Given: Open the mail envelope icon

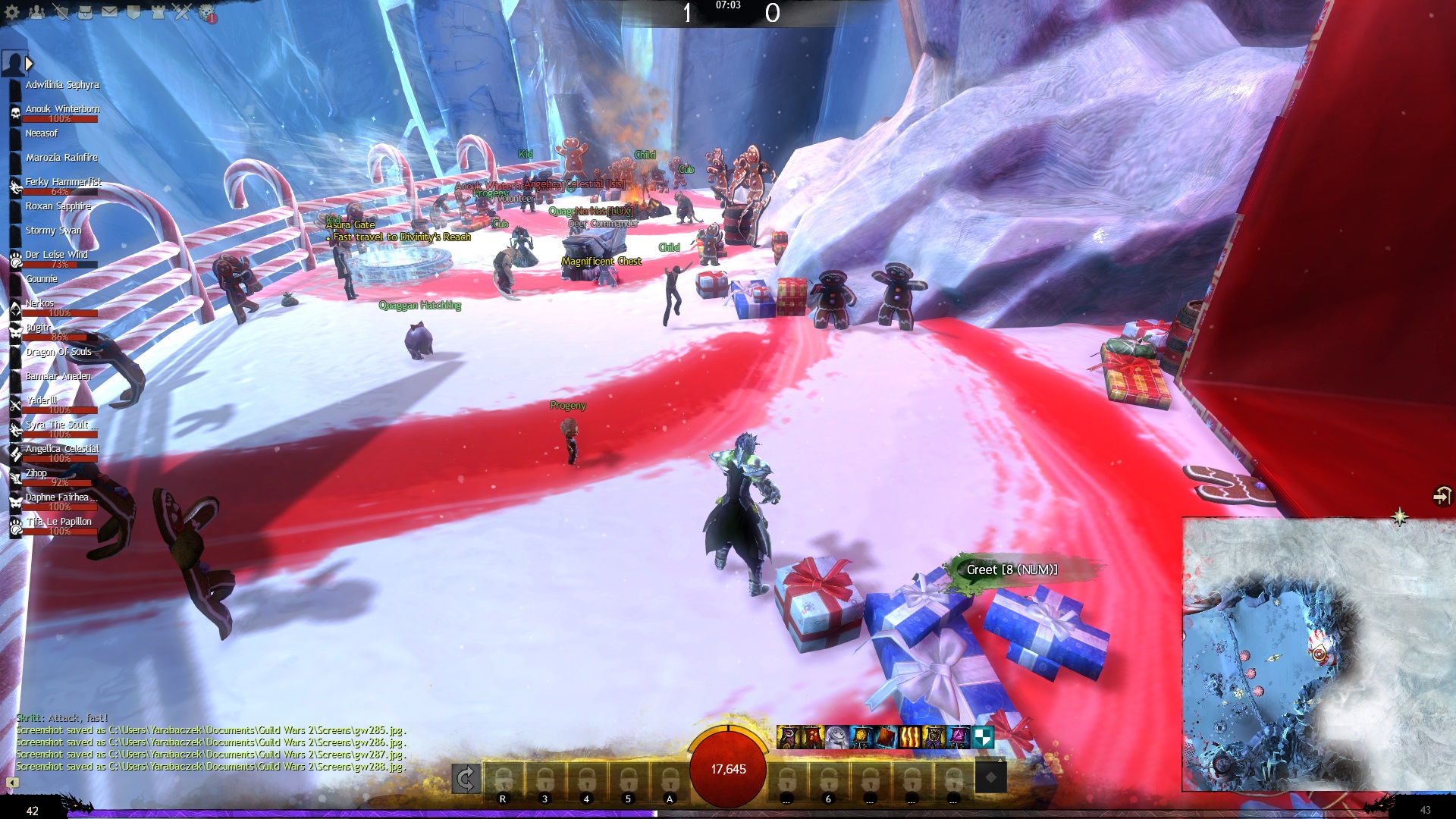Looking at the screenshot, I should [109, 12].
